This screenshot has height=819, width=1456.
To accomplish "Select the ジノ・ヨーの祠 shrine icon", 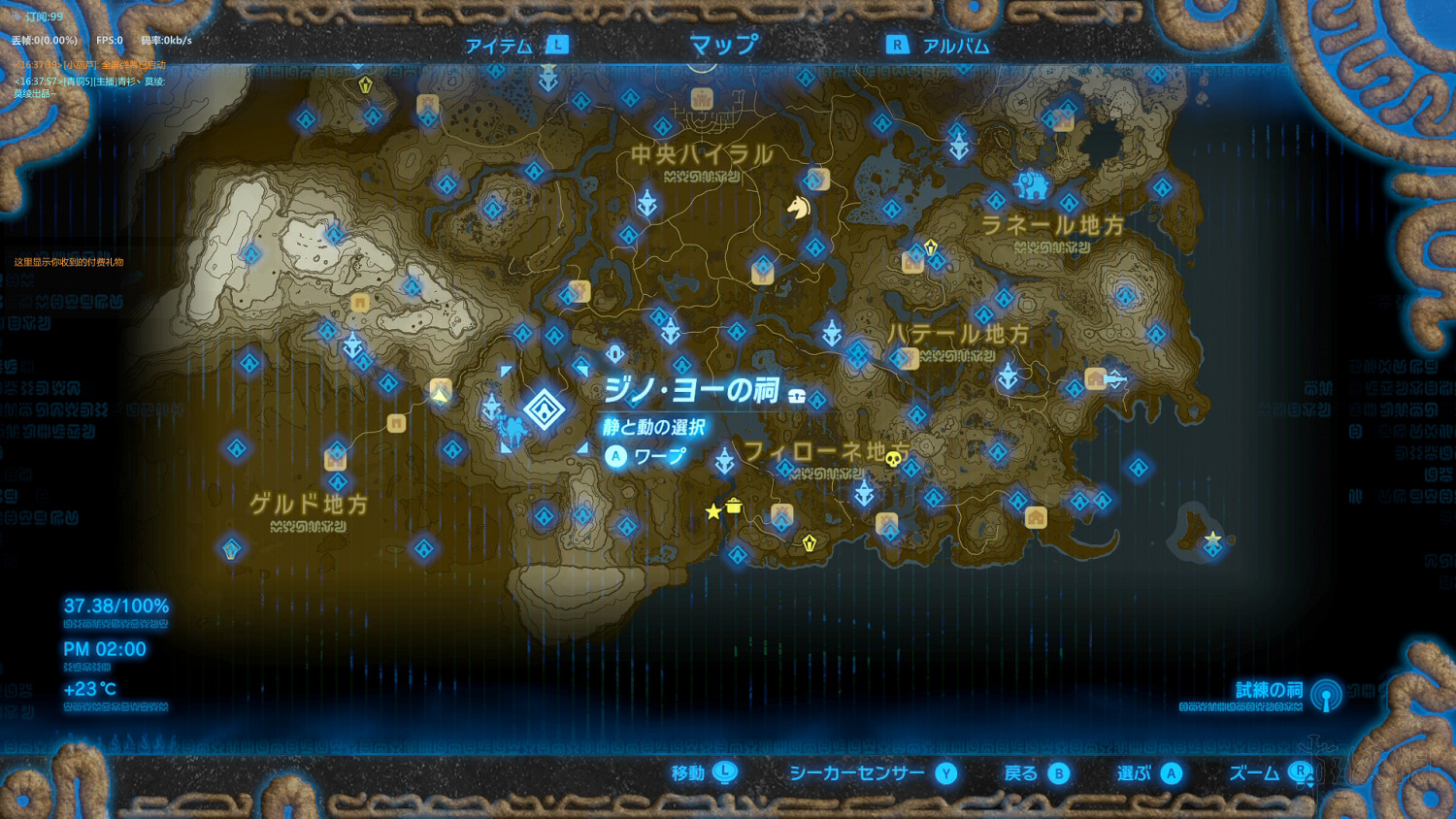I will point(544,410).
